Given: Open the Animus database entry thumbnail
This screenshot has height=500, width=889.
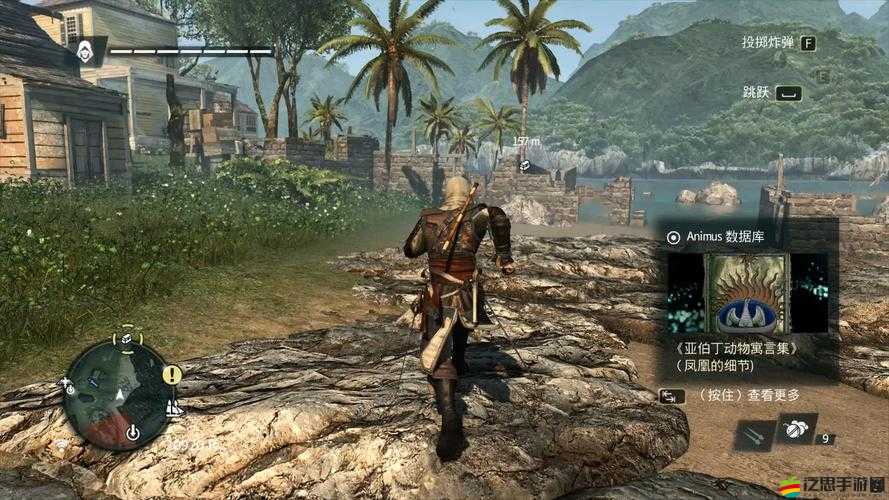Looking at the screenshot, I should [747, 292].
